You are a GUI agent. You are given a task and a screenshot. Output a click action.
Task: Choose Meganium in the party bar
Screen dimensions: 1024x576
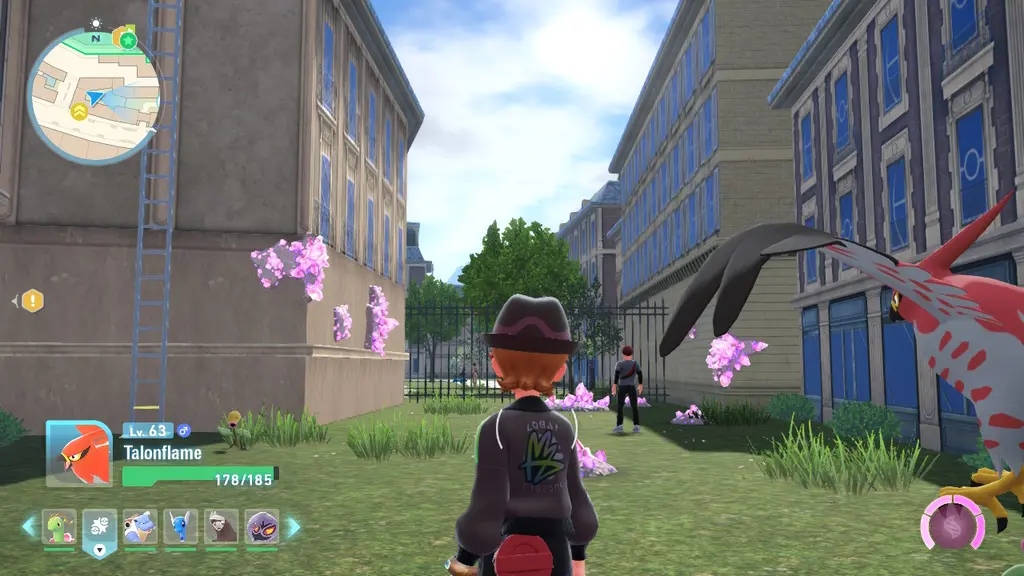(59, 526)
